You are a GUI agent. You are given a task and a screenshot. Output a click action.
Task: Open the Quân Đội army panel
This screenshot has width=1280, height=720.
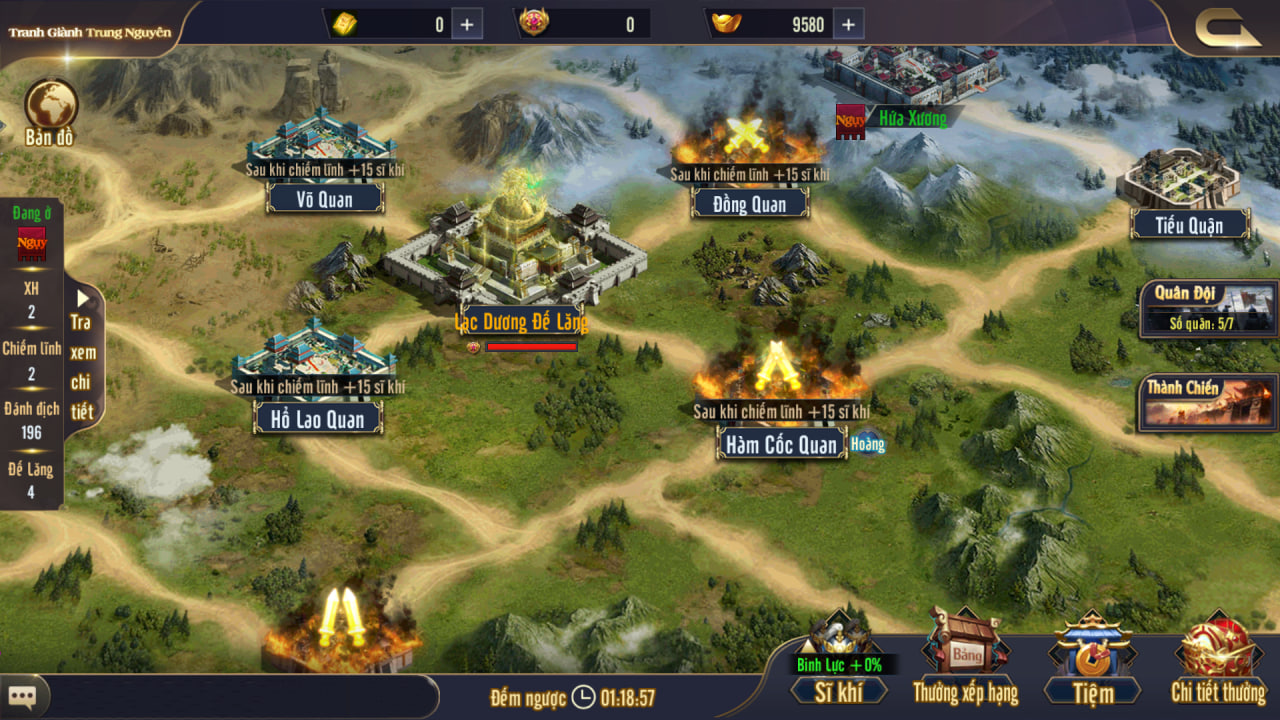(1208, 308)
